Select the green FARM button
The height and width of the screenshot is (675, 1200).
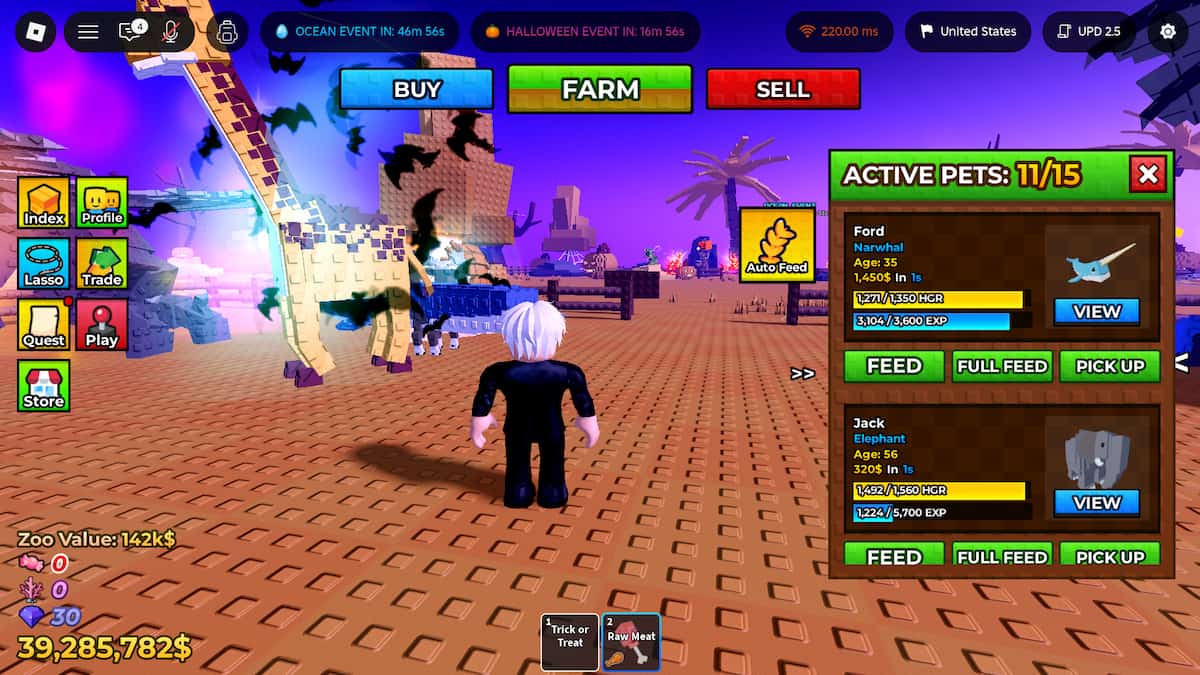600,89
